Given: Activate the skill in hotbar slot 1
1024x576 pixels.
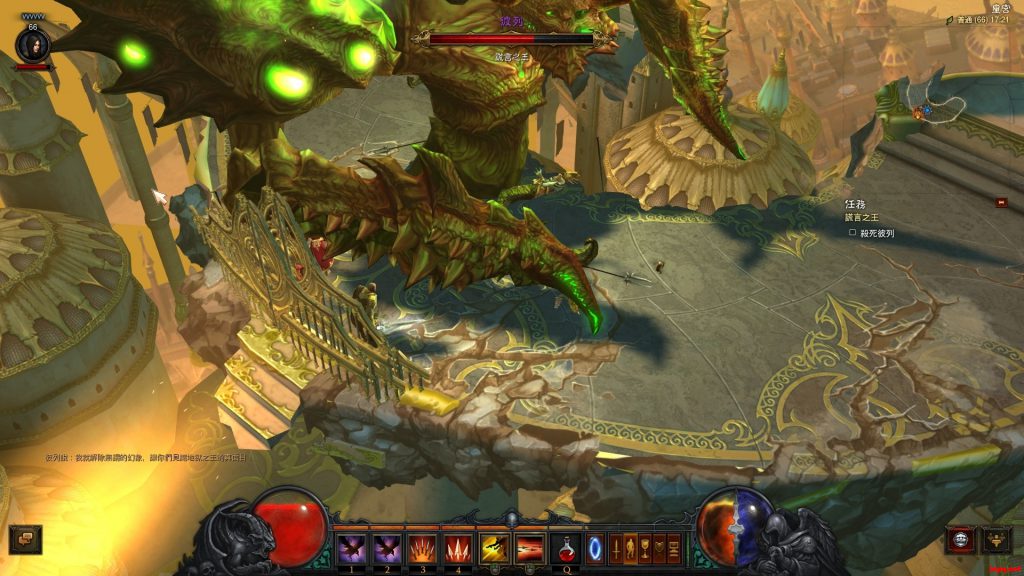Looking at the screenshot, I should [x=350, y=548].
